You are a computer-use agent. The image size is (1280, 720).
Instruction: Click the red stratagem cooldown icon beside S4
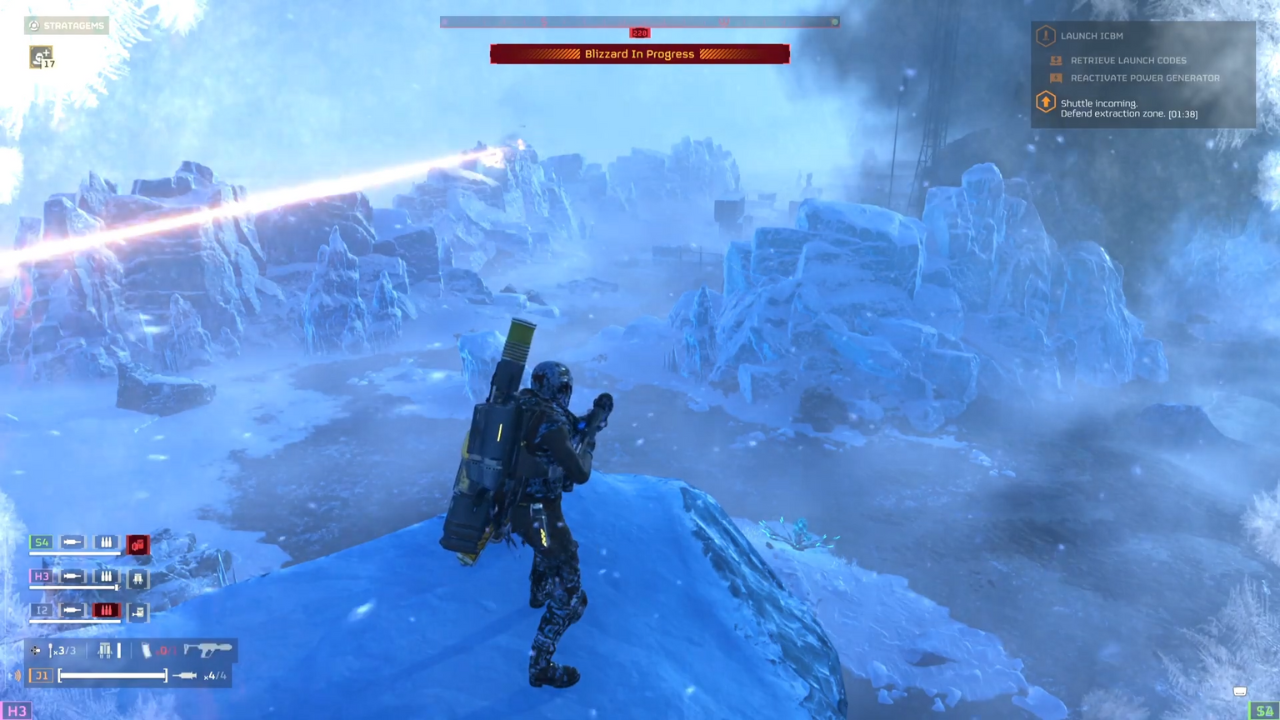138,544
